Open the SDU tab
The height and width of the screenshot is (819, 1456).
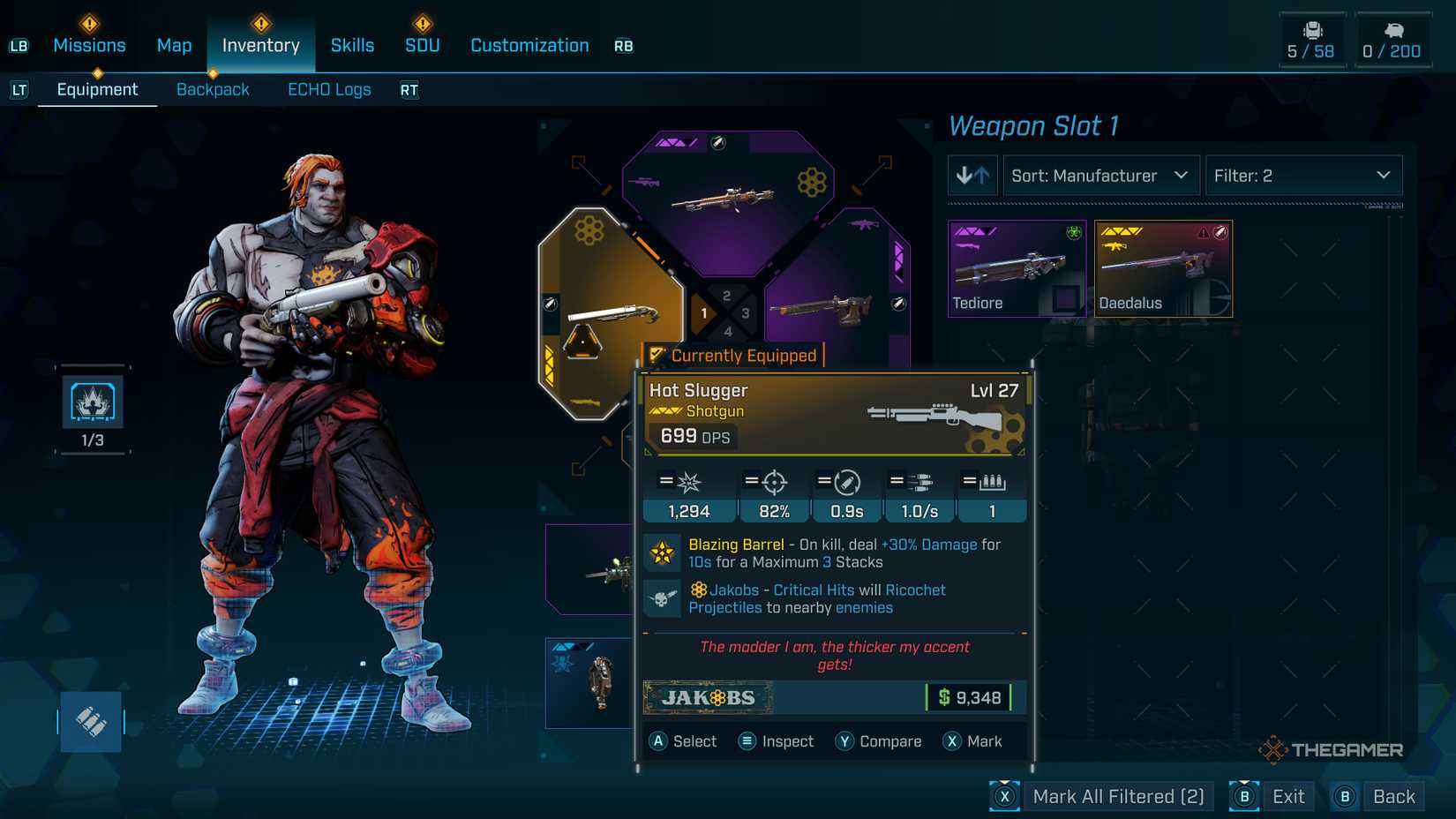[x=422, y=45]
